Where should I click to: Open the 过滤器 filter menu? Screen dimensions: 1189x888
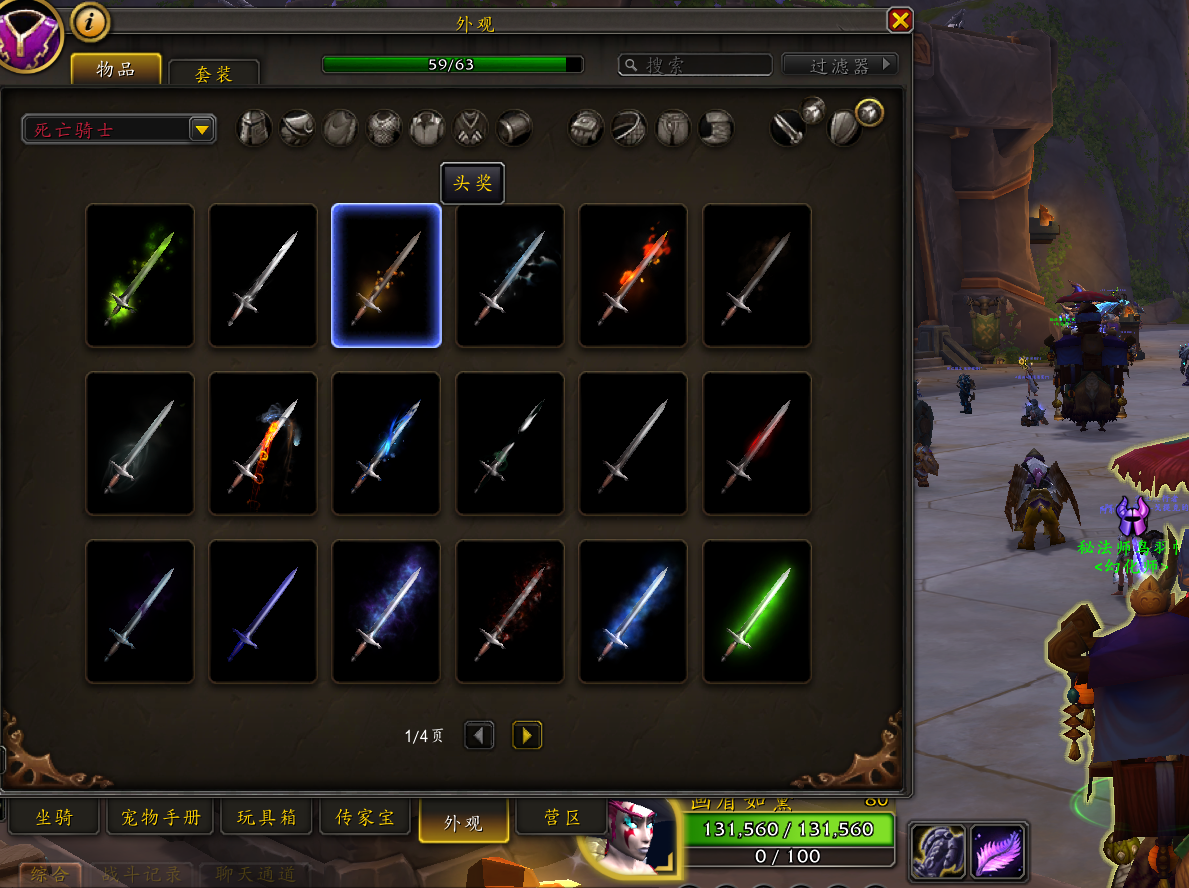click(x=840, y=65)
